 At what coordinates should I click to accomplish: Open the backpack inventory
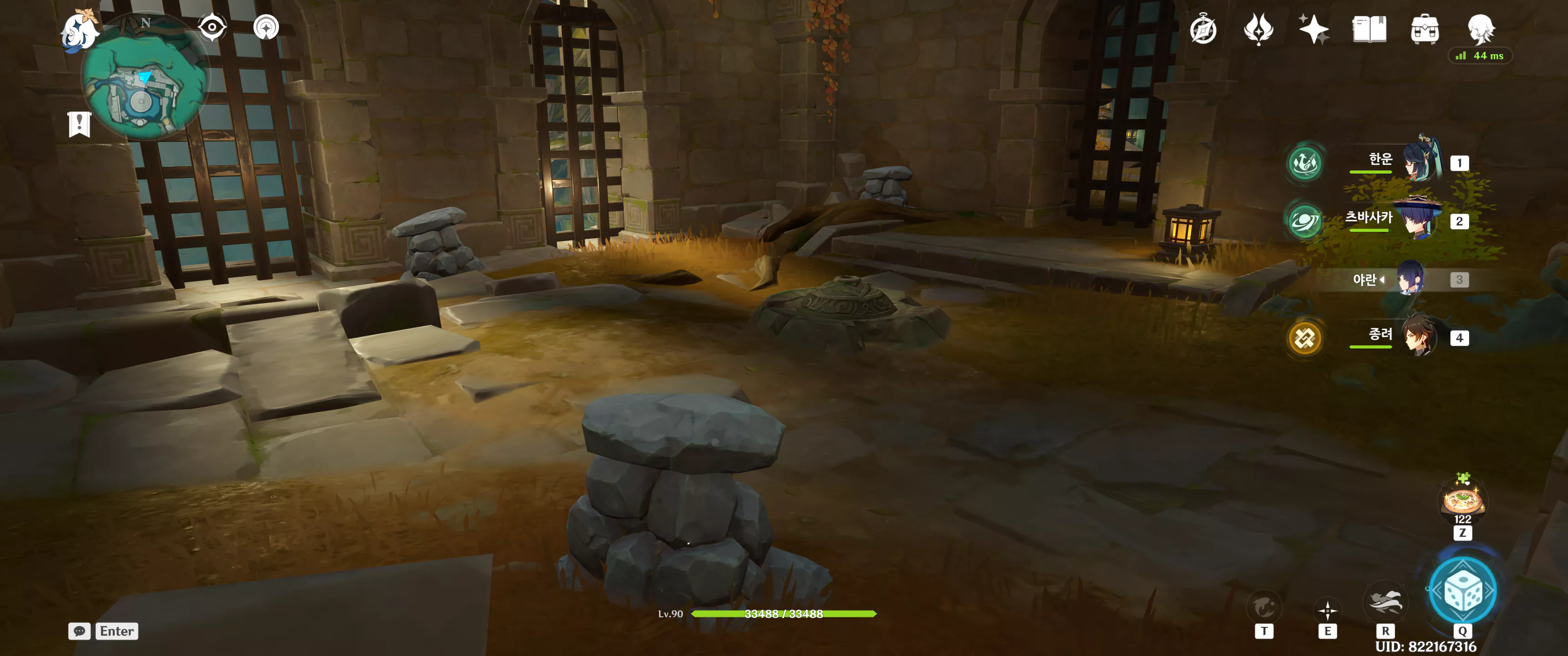coord(1424,29)
